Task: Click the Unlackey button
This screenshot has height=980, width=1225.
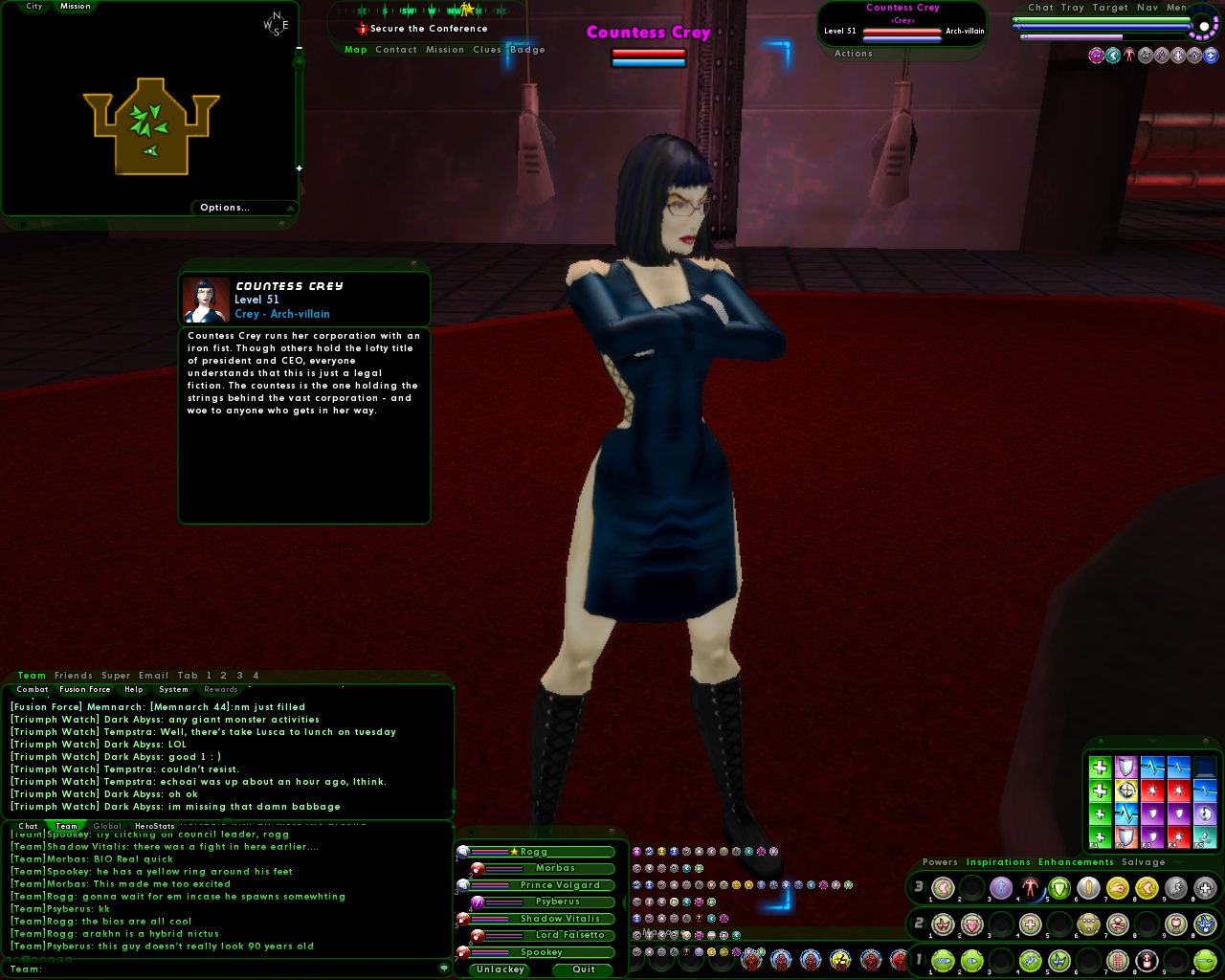Action: (x=499, y=969)
